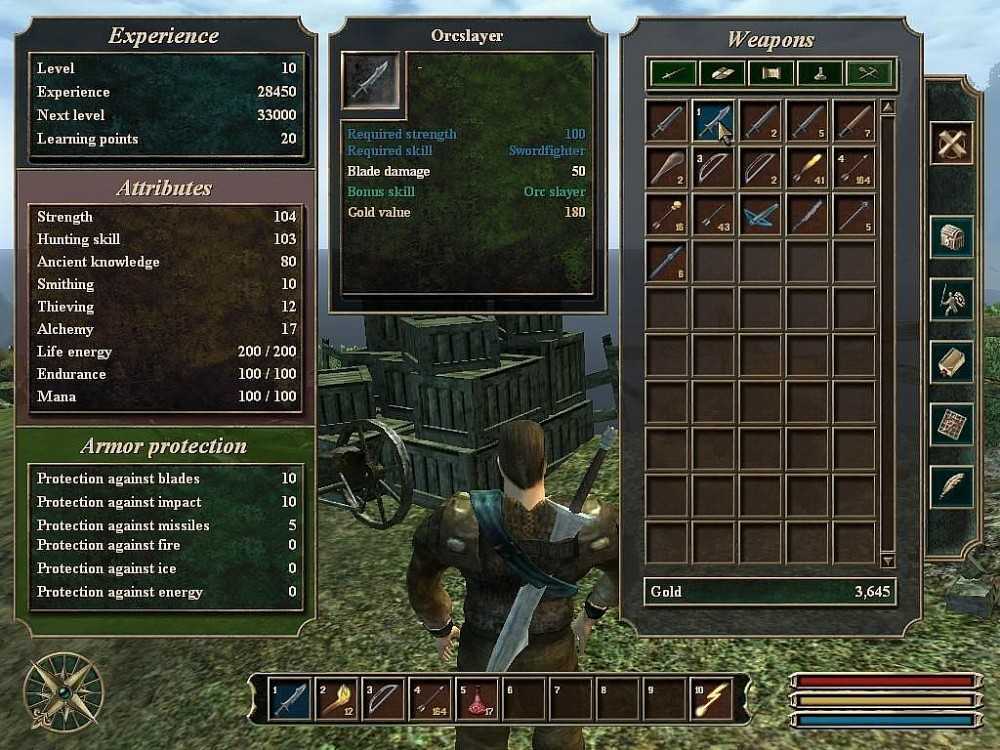1000x750 pixels.
Task: Activate the lightning spell in hotbar slot 10
Action: (713, 698)
